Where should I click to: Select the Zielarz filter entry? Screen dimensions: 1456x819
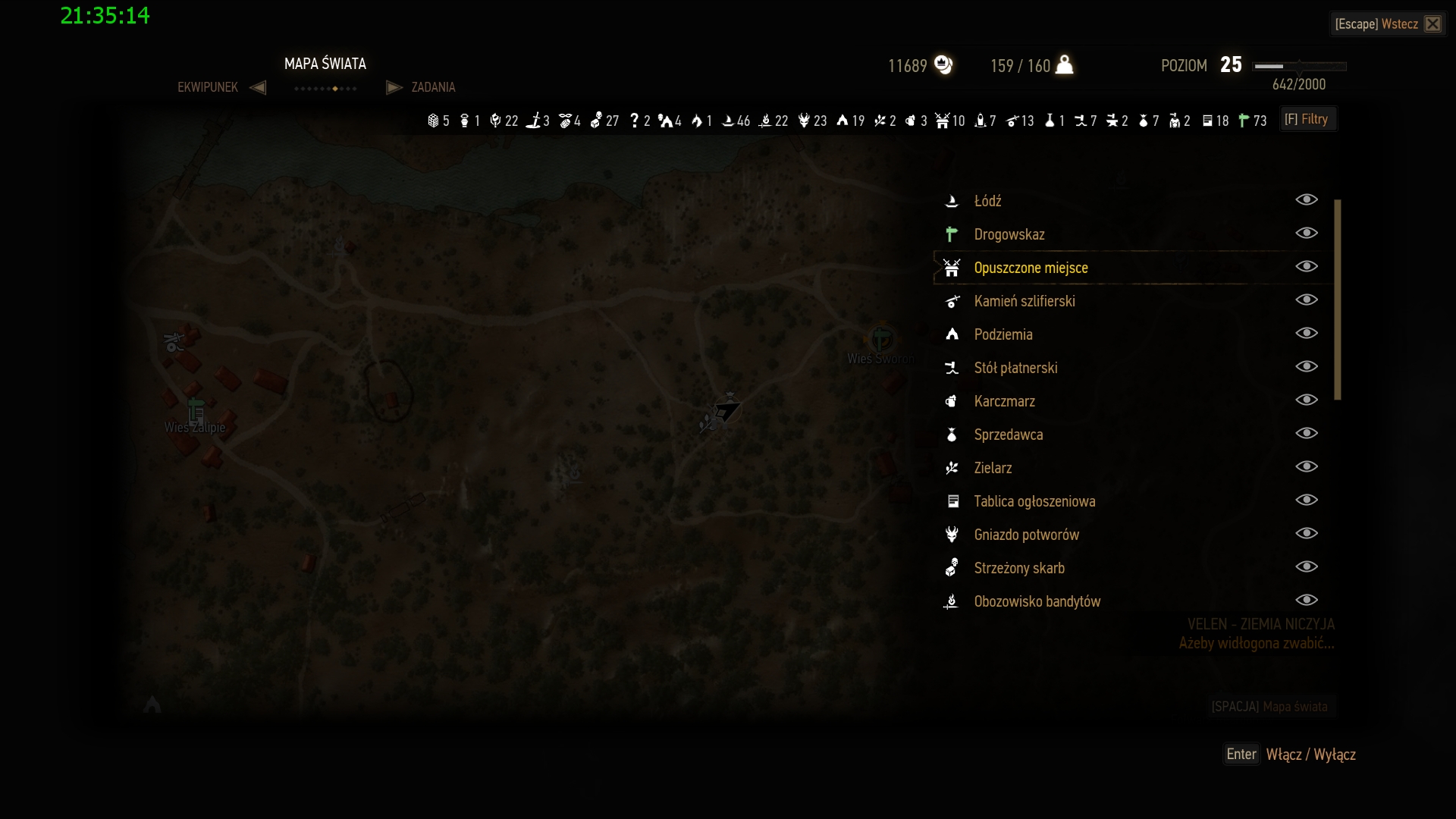pos(993,468)
